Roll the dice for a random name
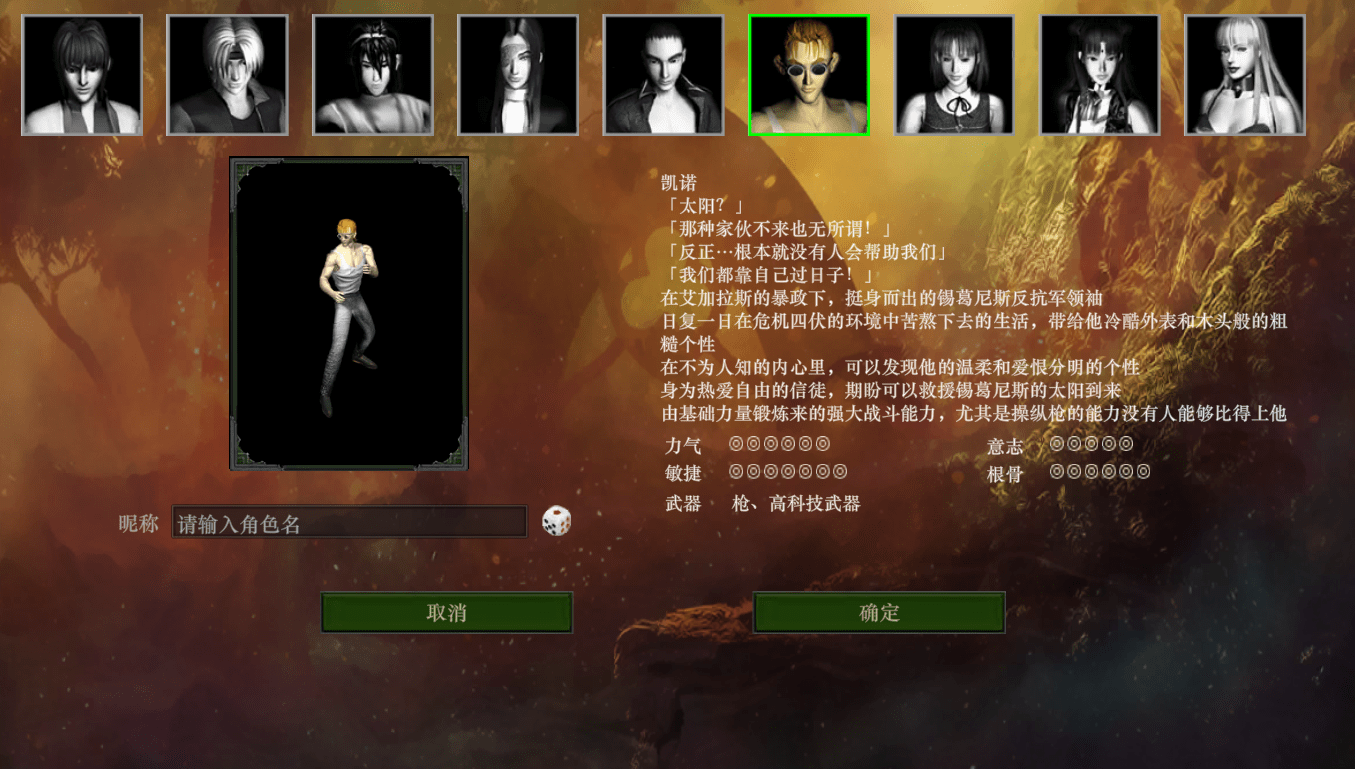 coord(556,521)
